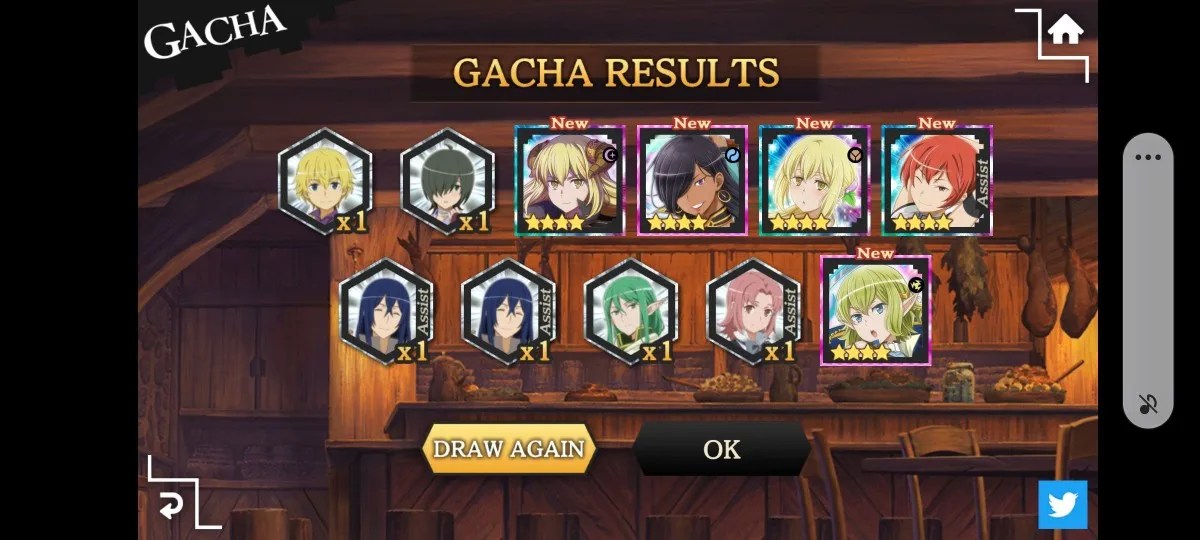Open the new red-haired Assist card
This screenshot has height=540, width=1200.
tap(937, 181)
